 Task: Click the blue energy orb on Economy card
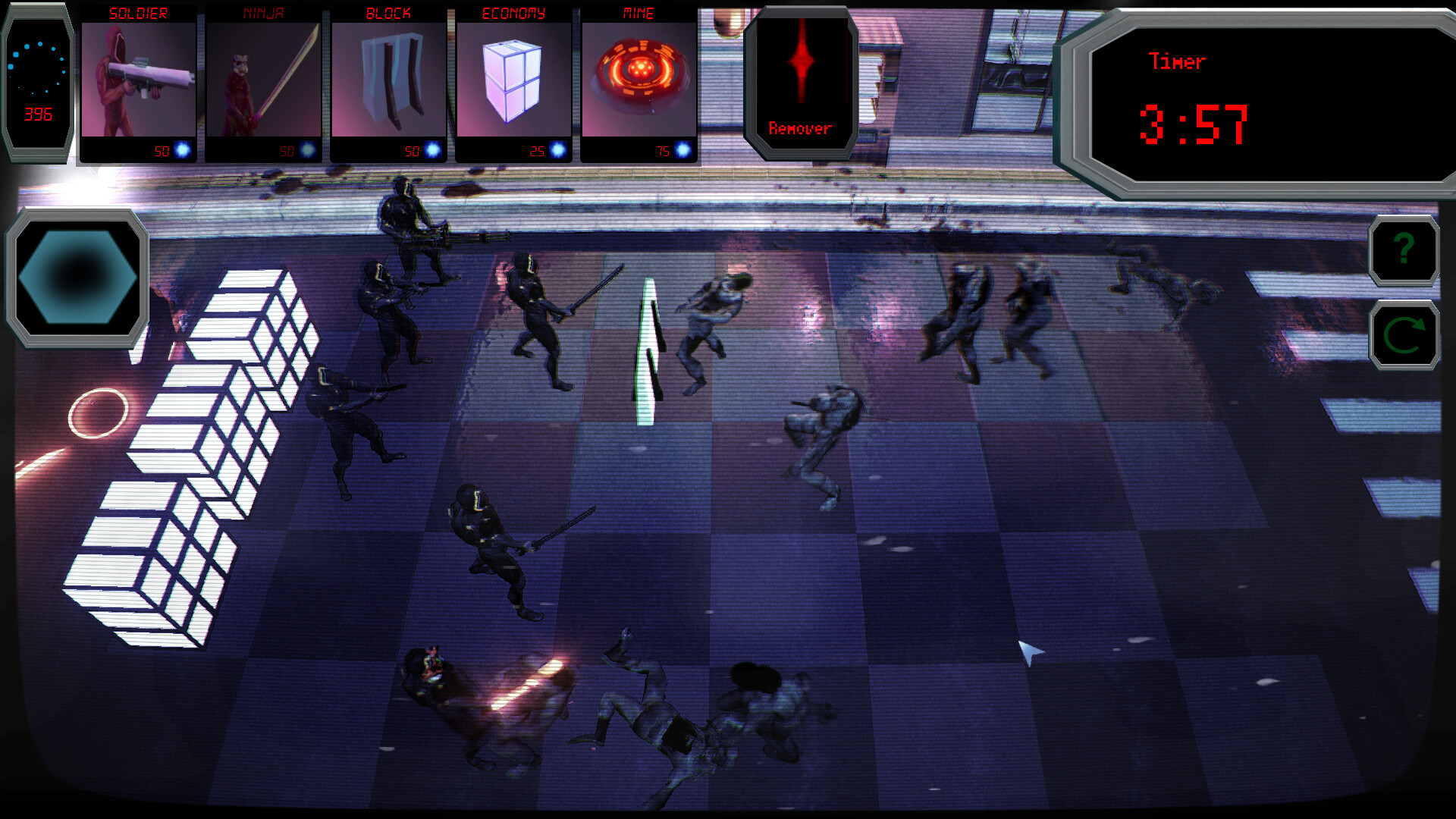[x=558, y=150]
